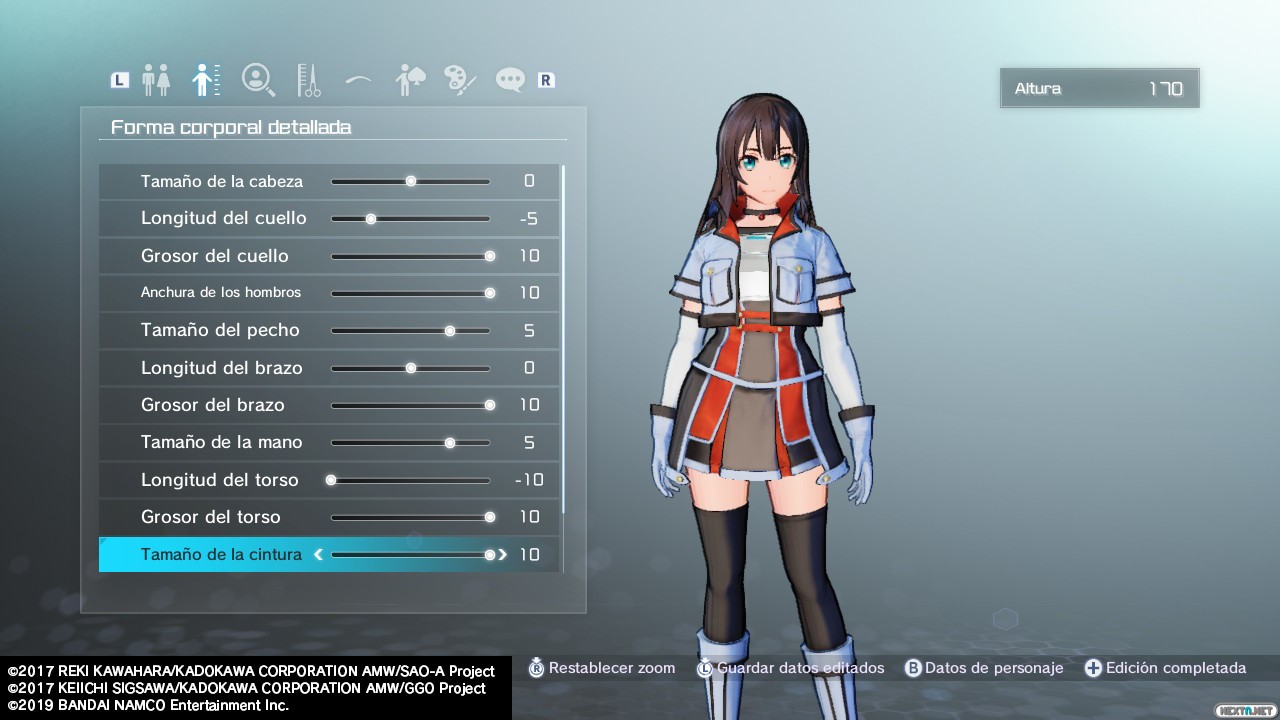
Task: Switch to the gender selection tab
Action: tap(156, 80)
